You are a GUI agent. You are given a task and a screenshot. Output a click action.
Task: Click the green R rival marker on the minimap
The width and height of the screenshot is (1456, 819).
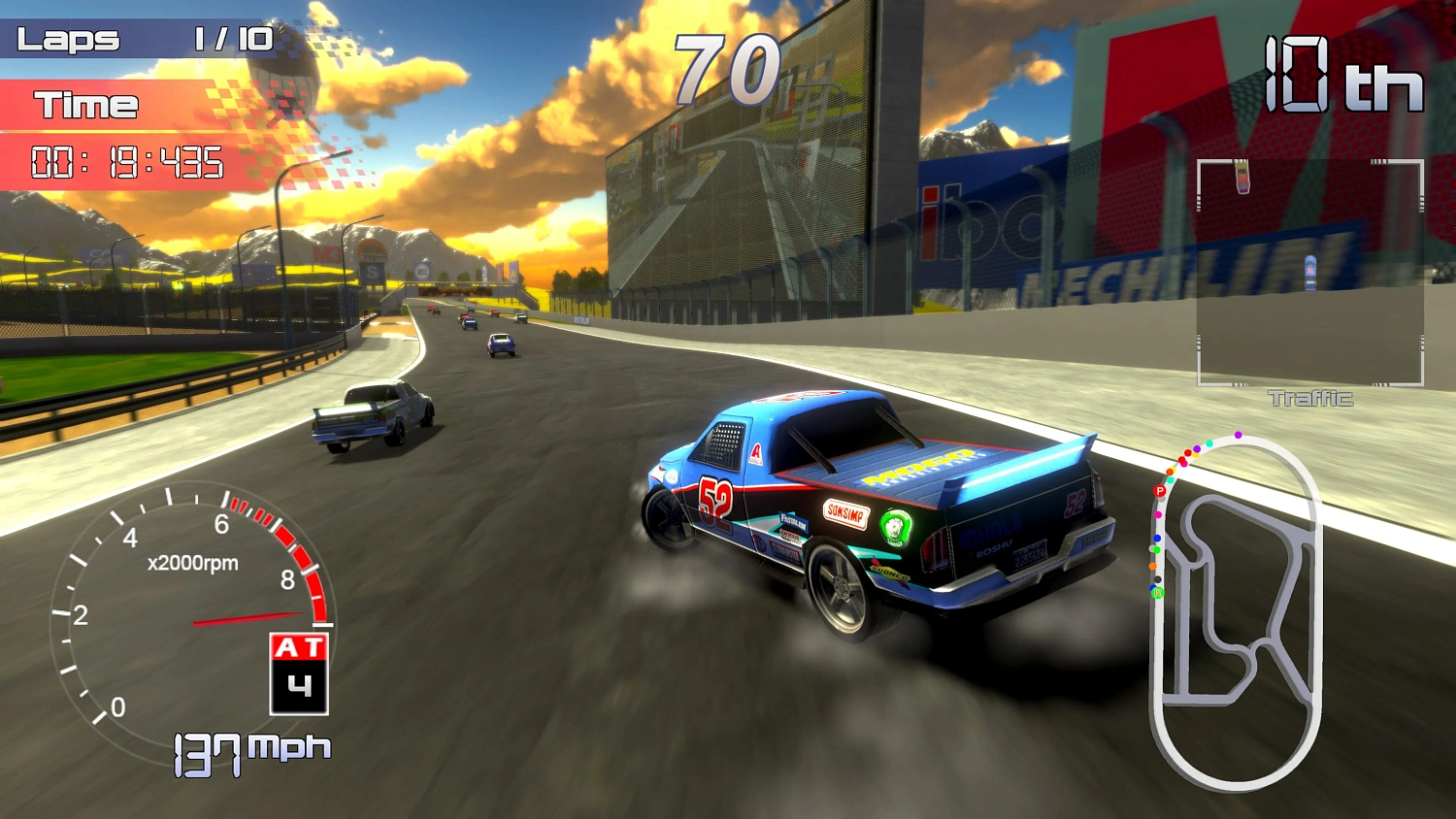(x=1157, y=593)
